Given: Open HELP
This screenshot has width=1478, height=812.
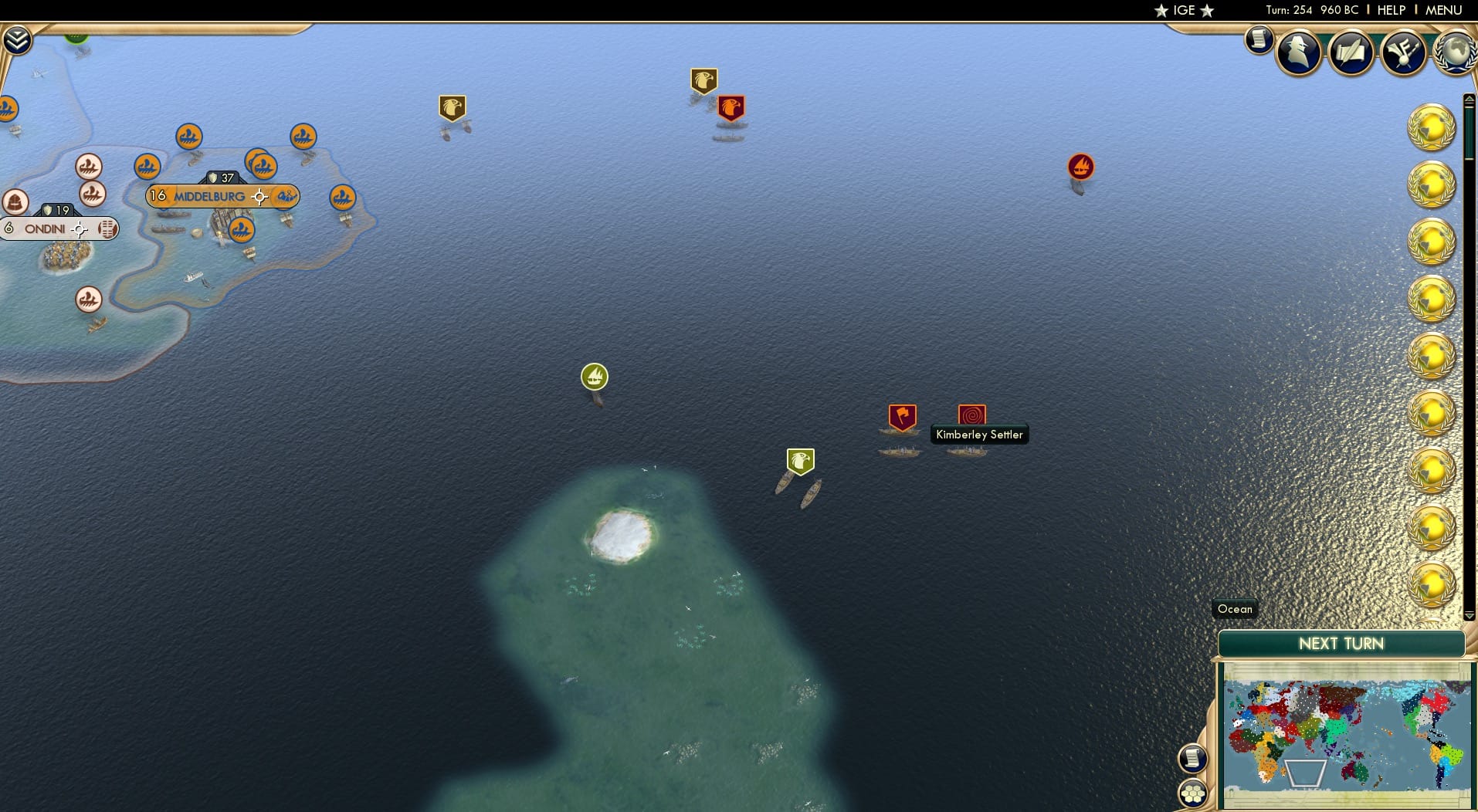Looking at the screenshot, I should (1390, 10).
